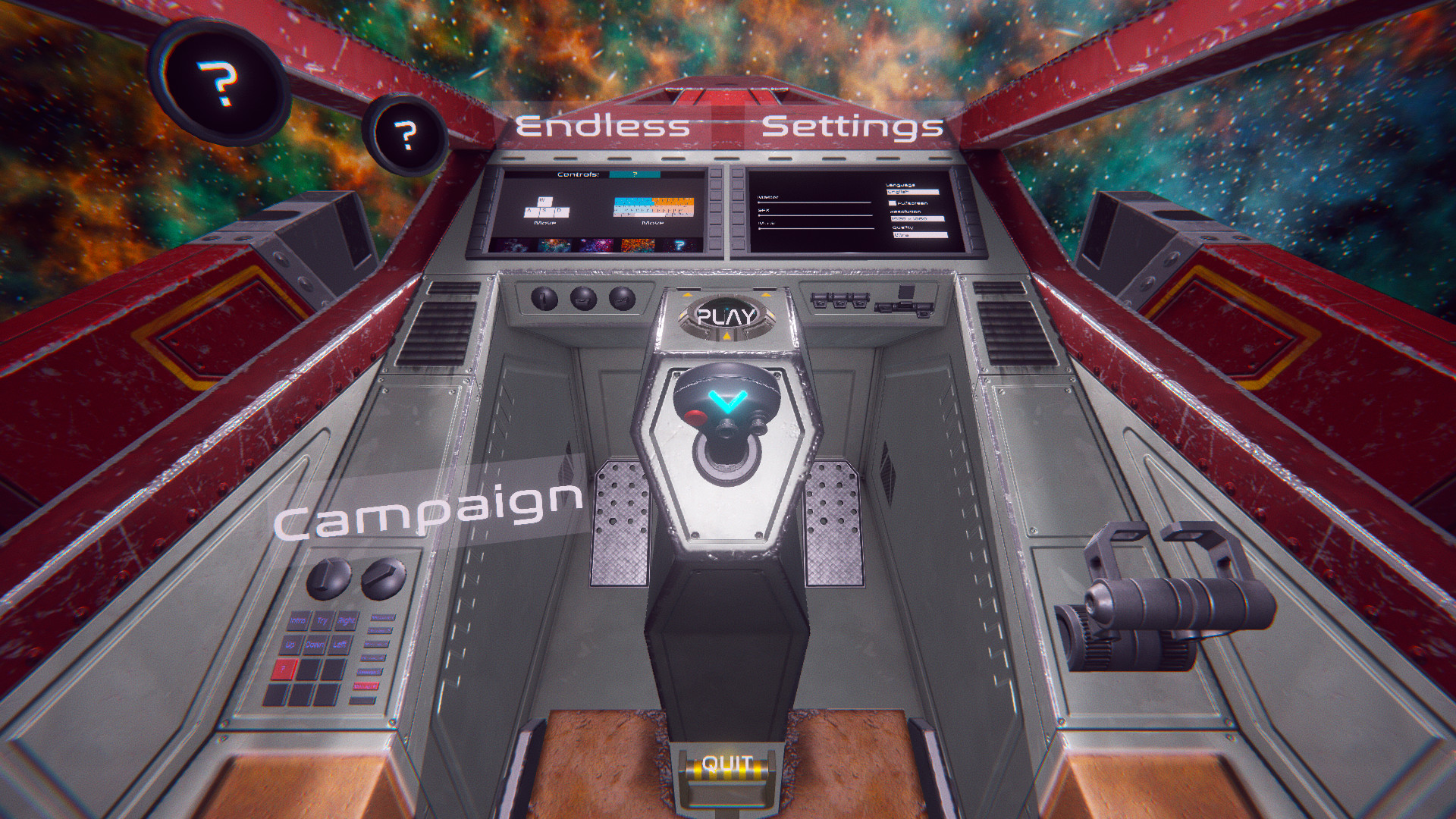This screenshot has height=819, width=1456.
Task: Open the Resolution dropdown showing 1920 x 1080
Action: click(918, 219)
